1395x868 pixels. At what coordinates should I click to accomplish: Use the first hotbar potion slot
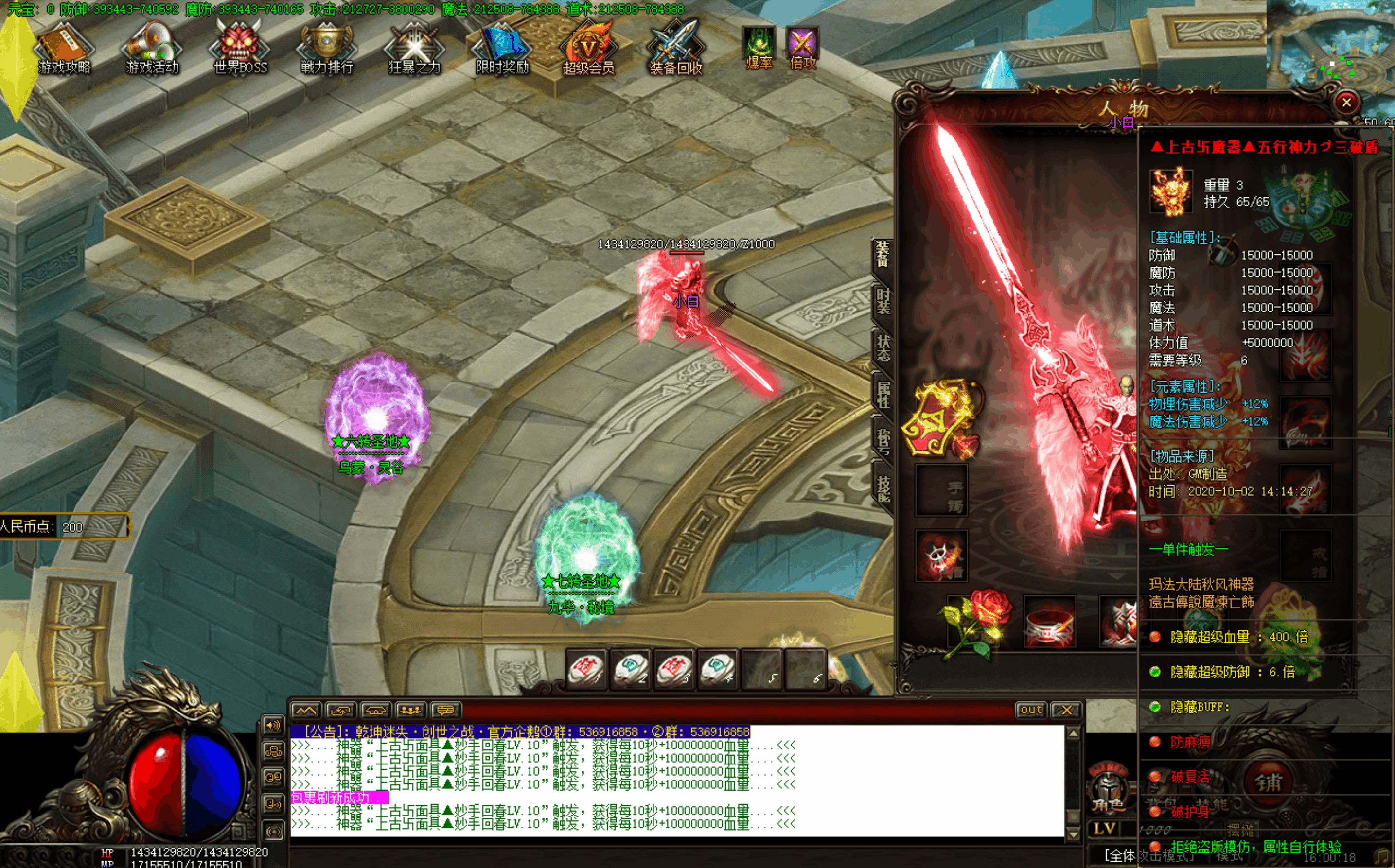[586, 669]
